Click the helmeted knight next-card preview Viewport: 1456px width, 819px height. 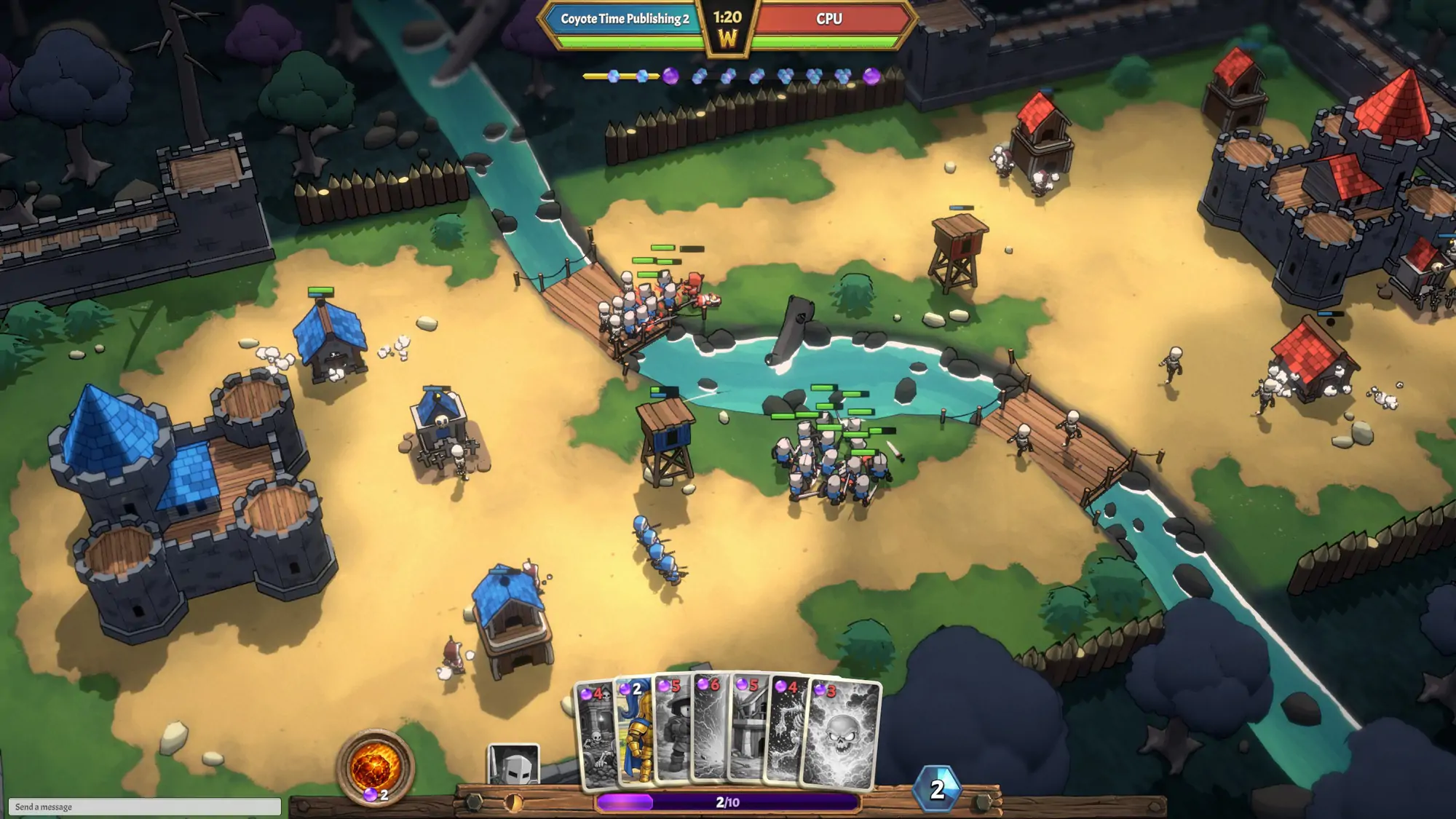pyautogui.click(x=513, y=764)
